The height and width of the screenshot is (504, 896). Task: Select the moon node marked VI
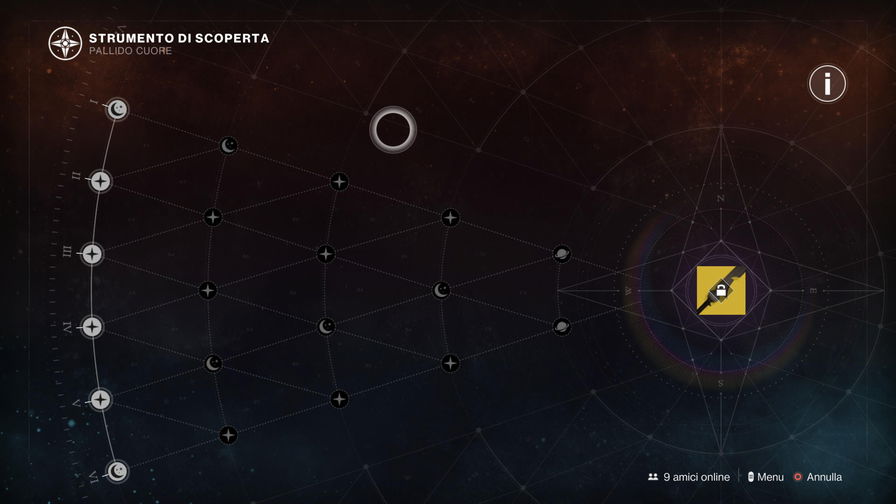coord(118,471)
